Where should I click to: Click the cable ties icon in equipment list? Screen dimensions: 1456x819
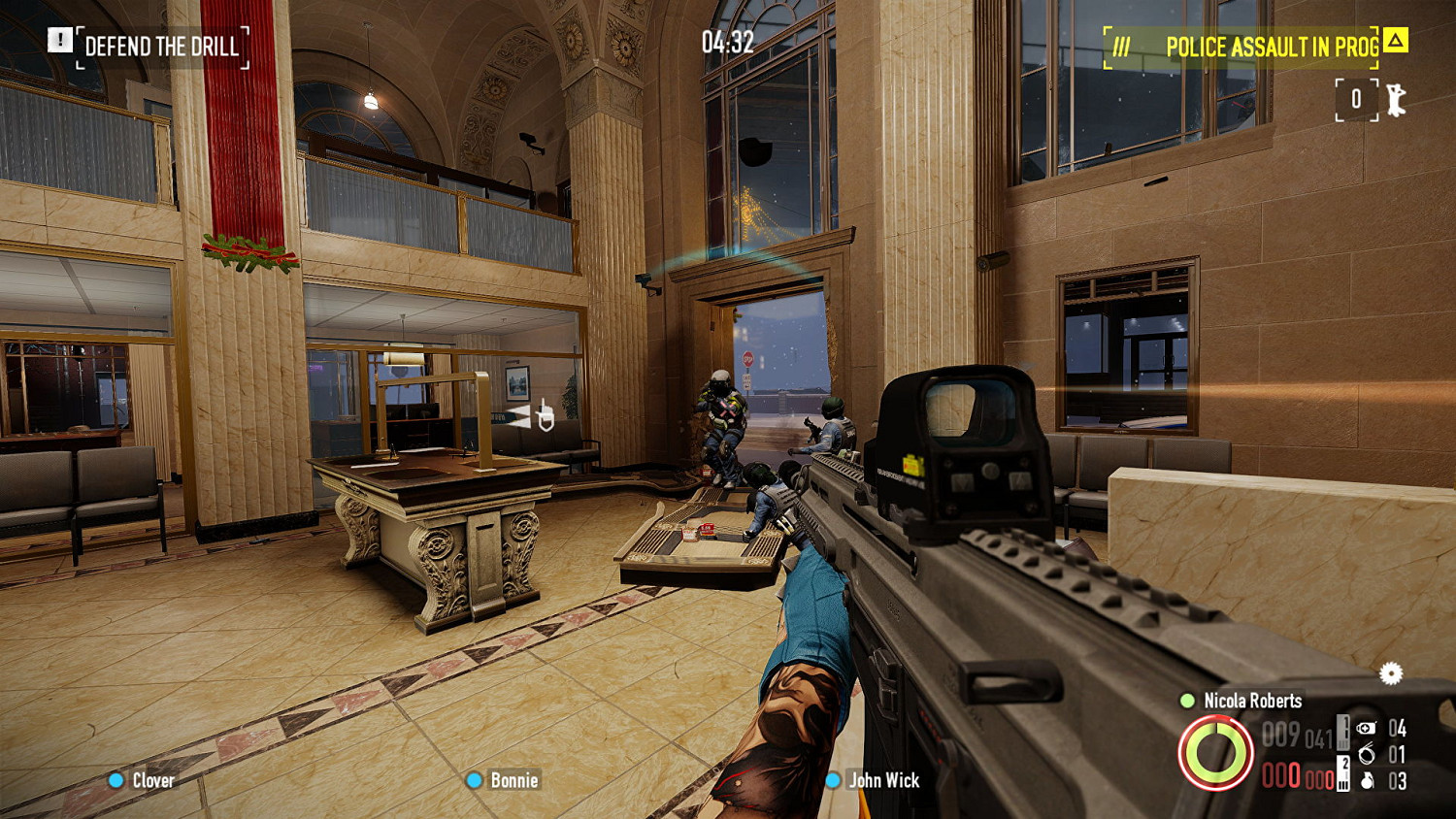(1367, 754)
